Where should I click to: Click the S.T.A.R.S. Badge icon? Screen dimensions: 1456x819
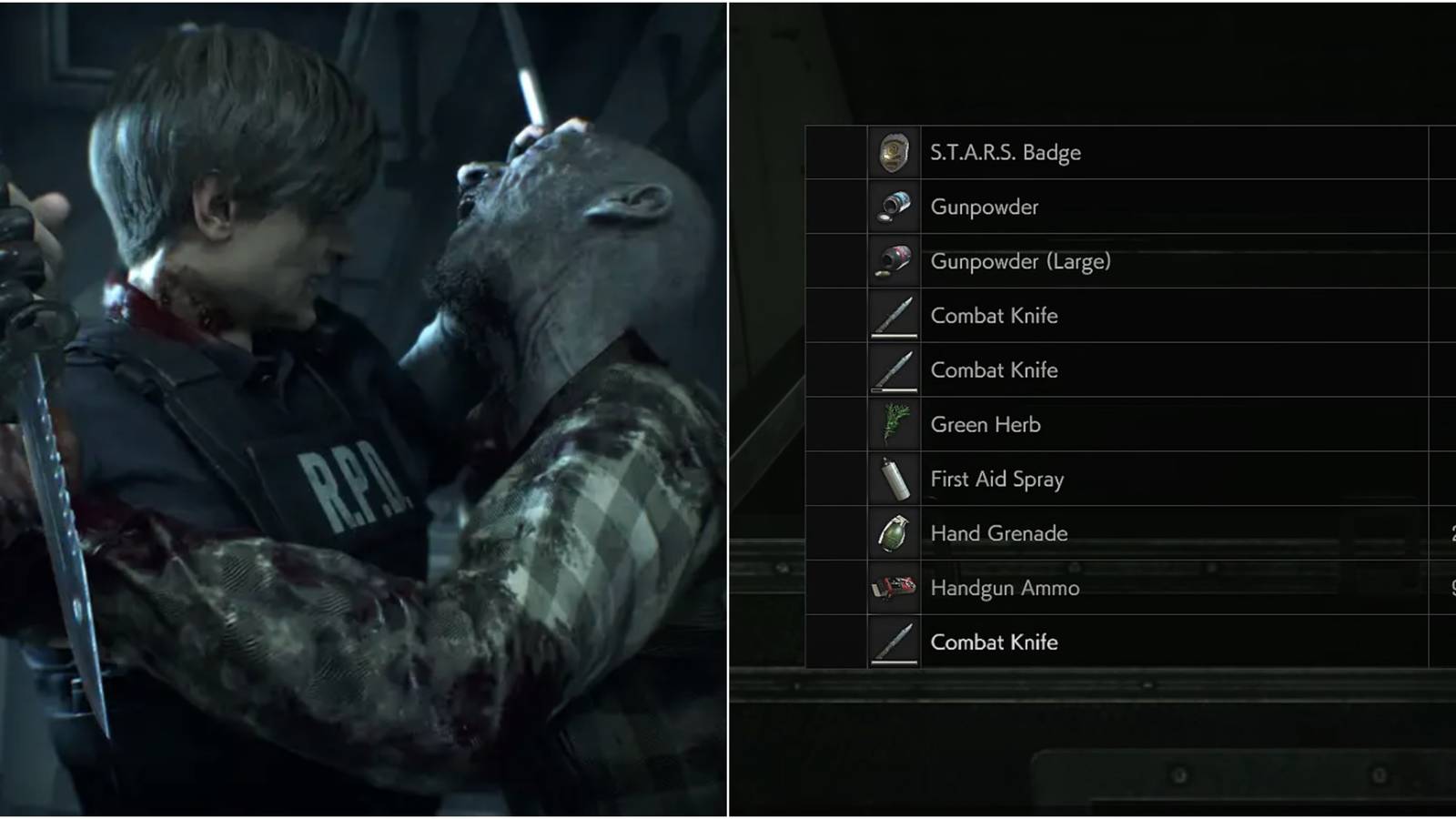pos(893,152)
